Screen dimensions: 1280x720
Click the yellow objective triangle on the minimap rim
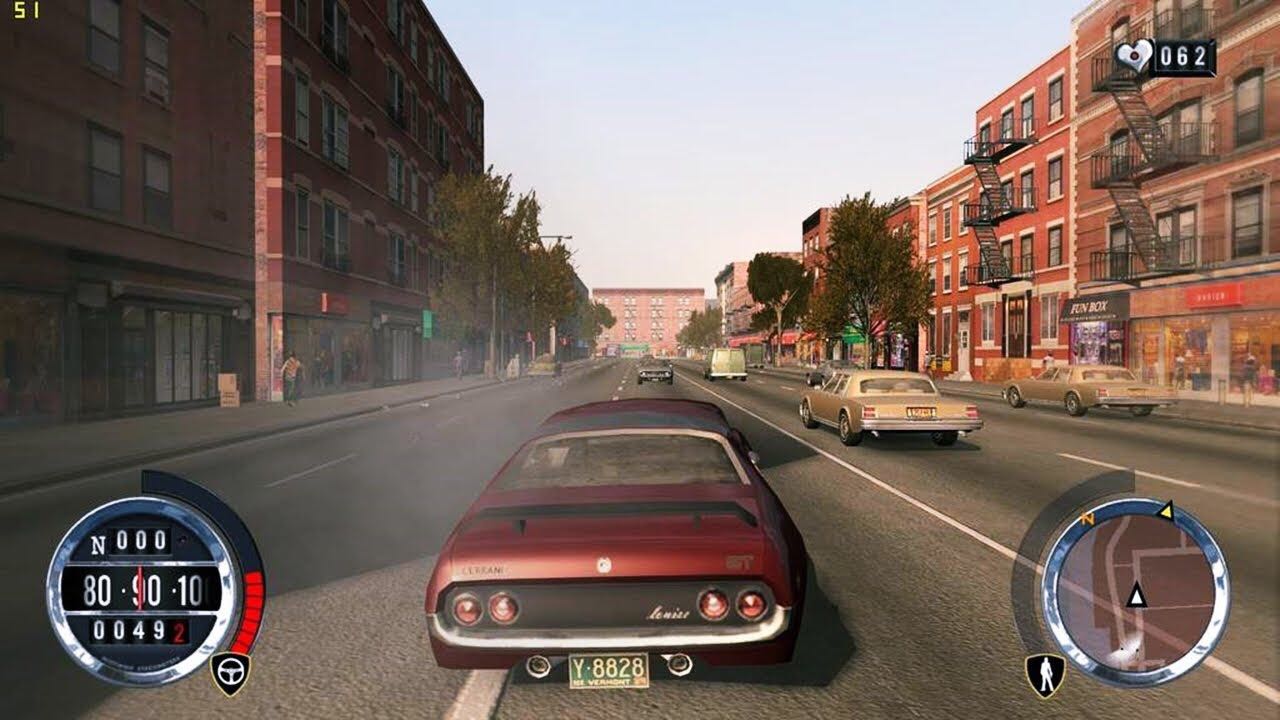pos(1167,513)
